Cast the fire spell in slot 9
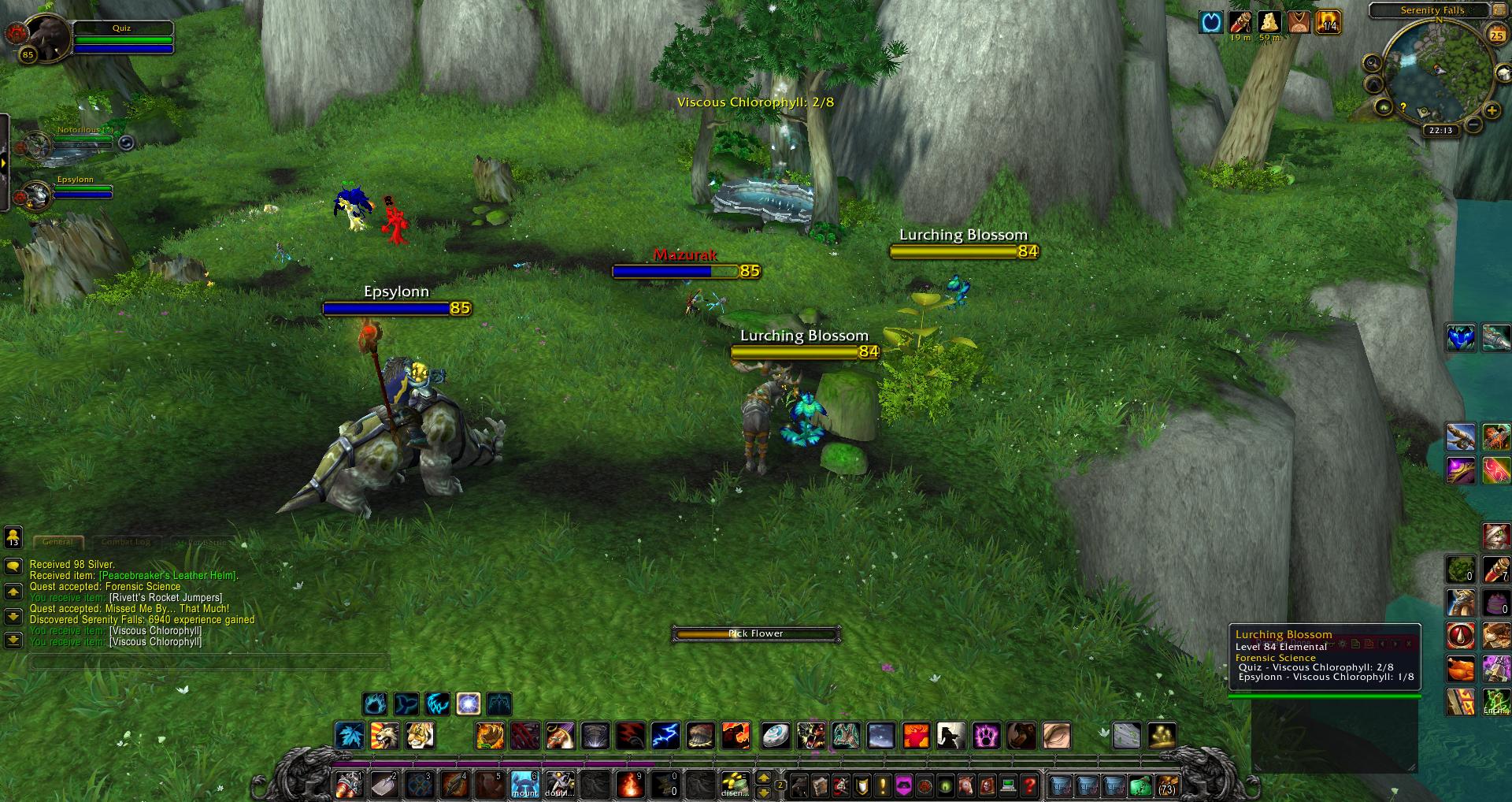This screenshot has width=1512, height=802. pos(632,785)
